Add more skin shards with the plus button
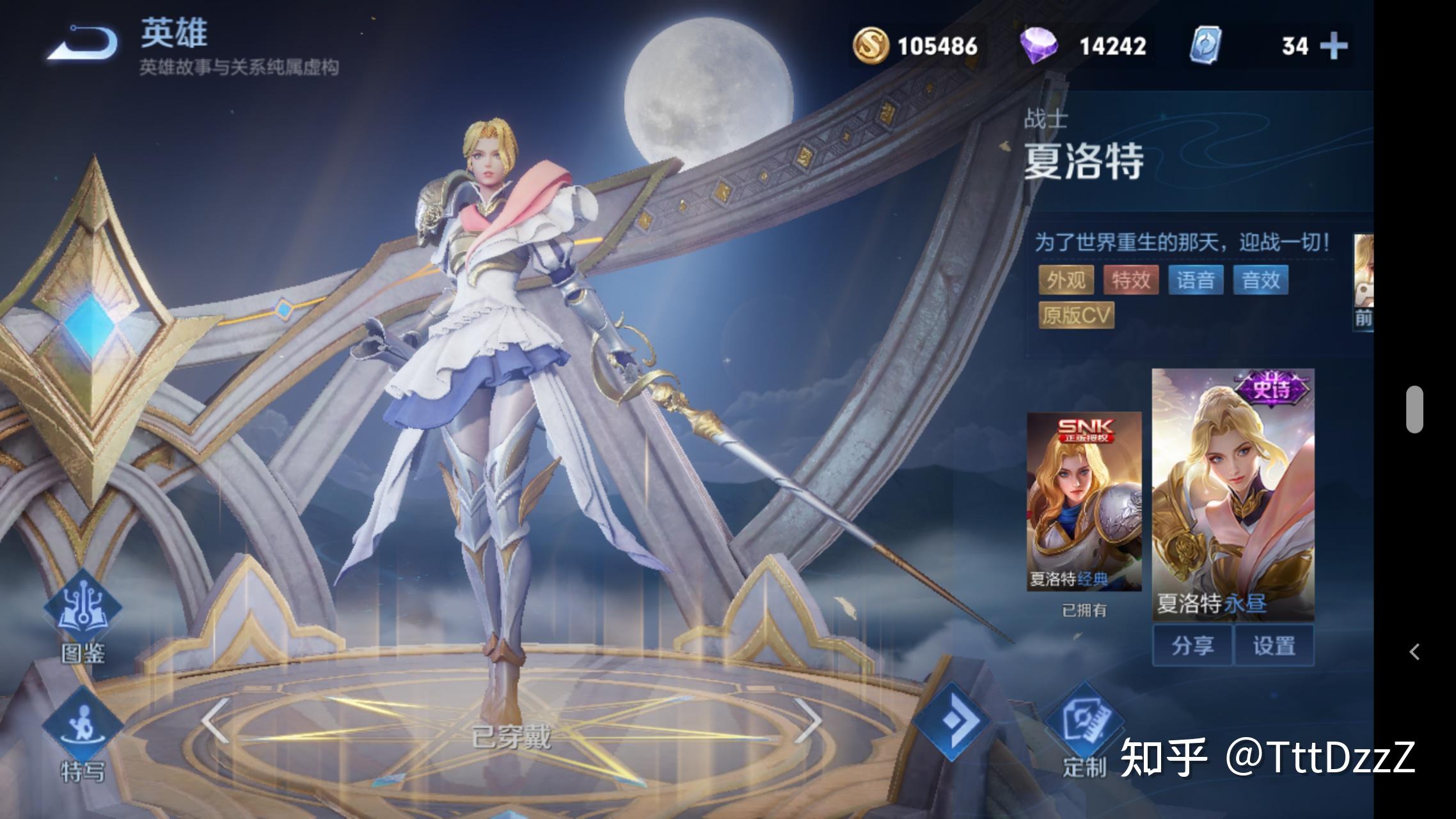The height and width of the screenshot is (819, 1456). click(1333, 46)
